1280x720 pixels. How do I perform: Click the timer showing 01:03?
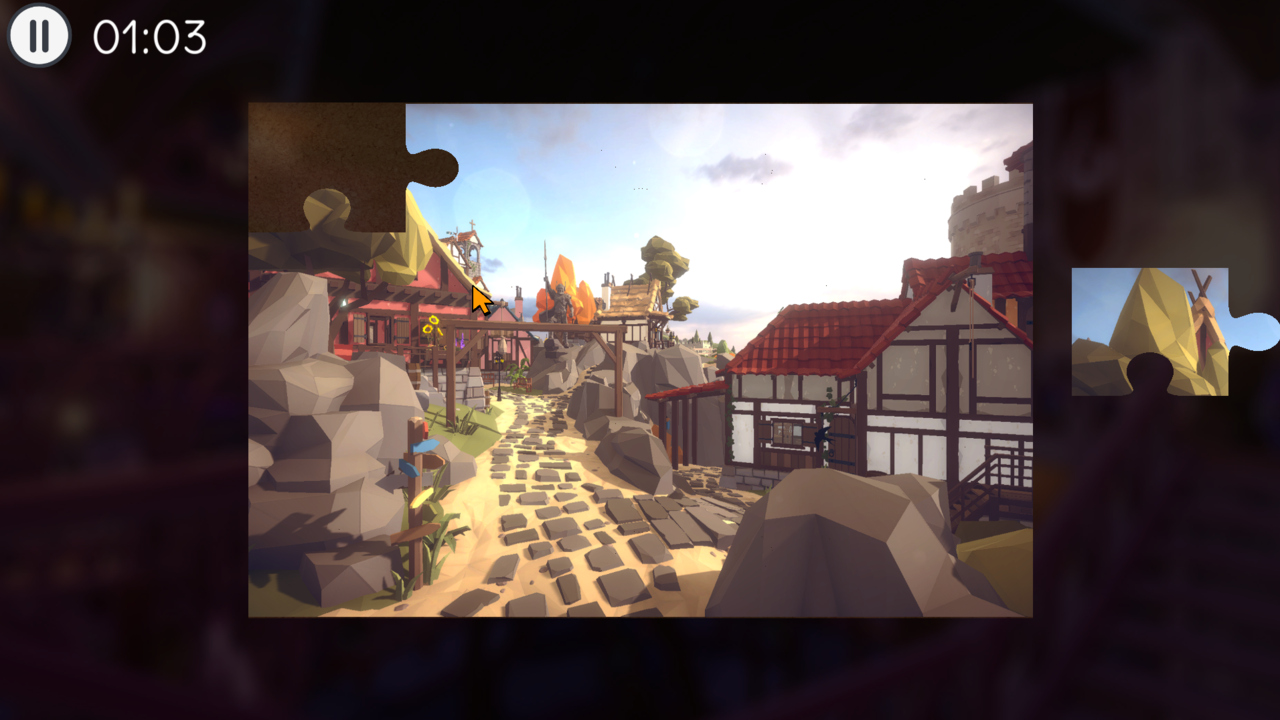point(148,36)
